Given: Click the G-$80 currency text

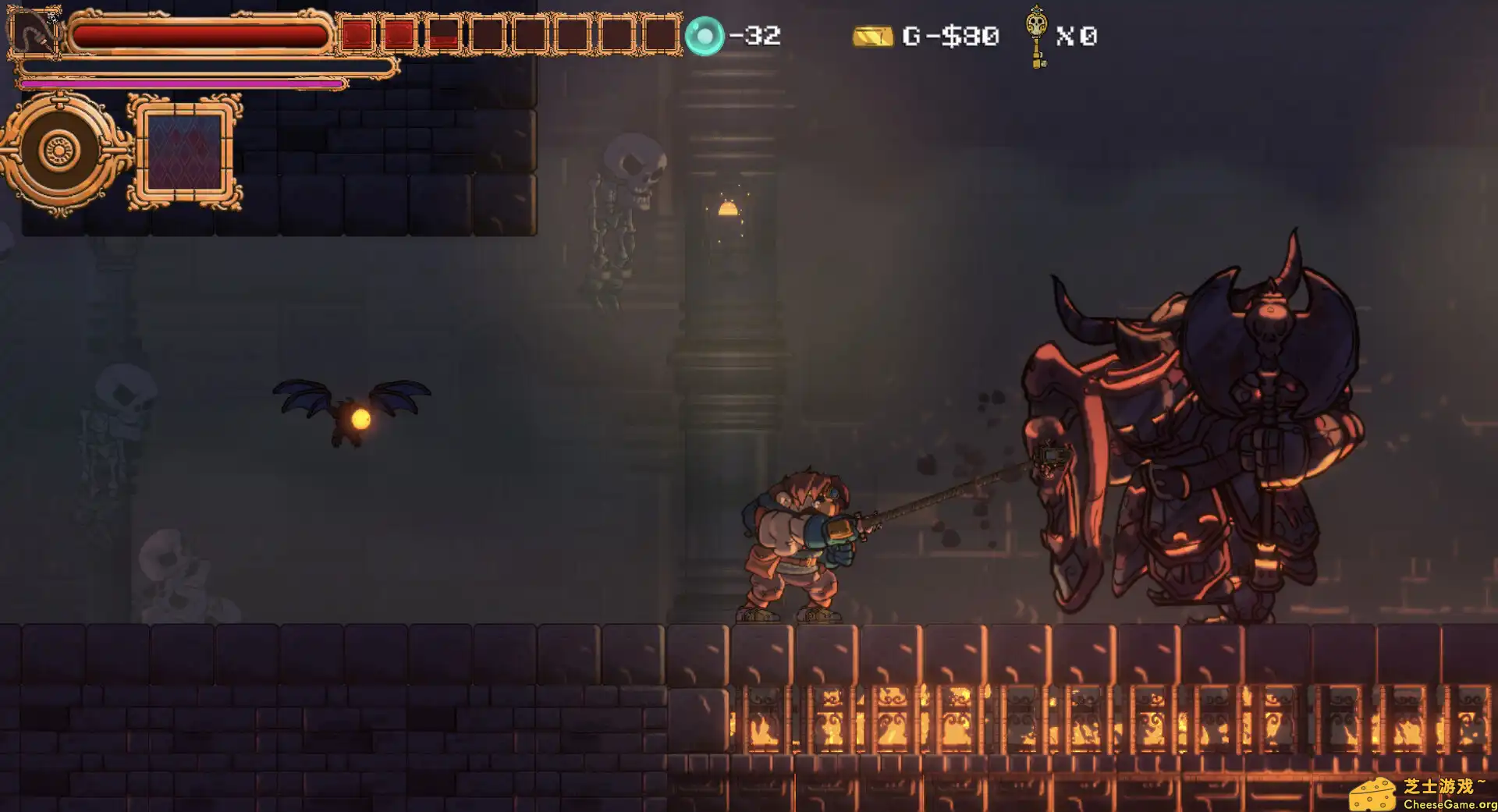Looking at the screenshot, I should coord(949,36).
